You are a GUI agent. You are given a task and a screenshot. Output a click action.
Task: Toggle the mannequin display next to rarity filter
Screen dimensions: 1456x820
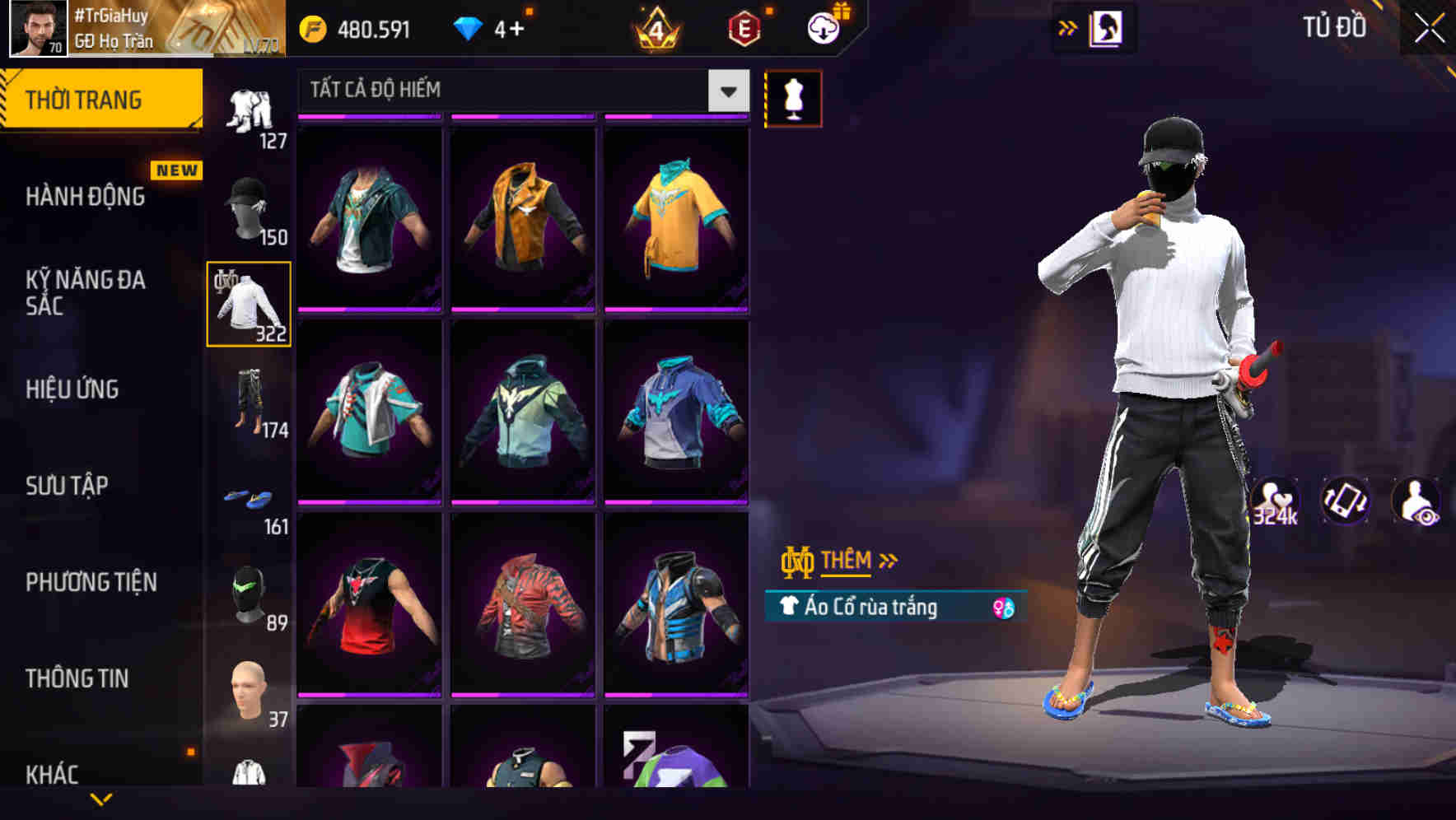pos(794,97)
